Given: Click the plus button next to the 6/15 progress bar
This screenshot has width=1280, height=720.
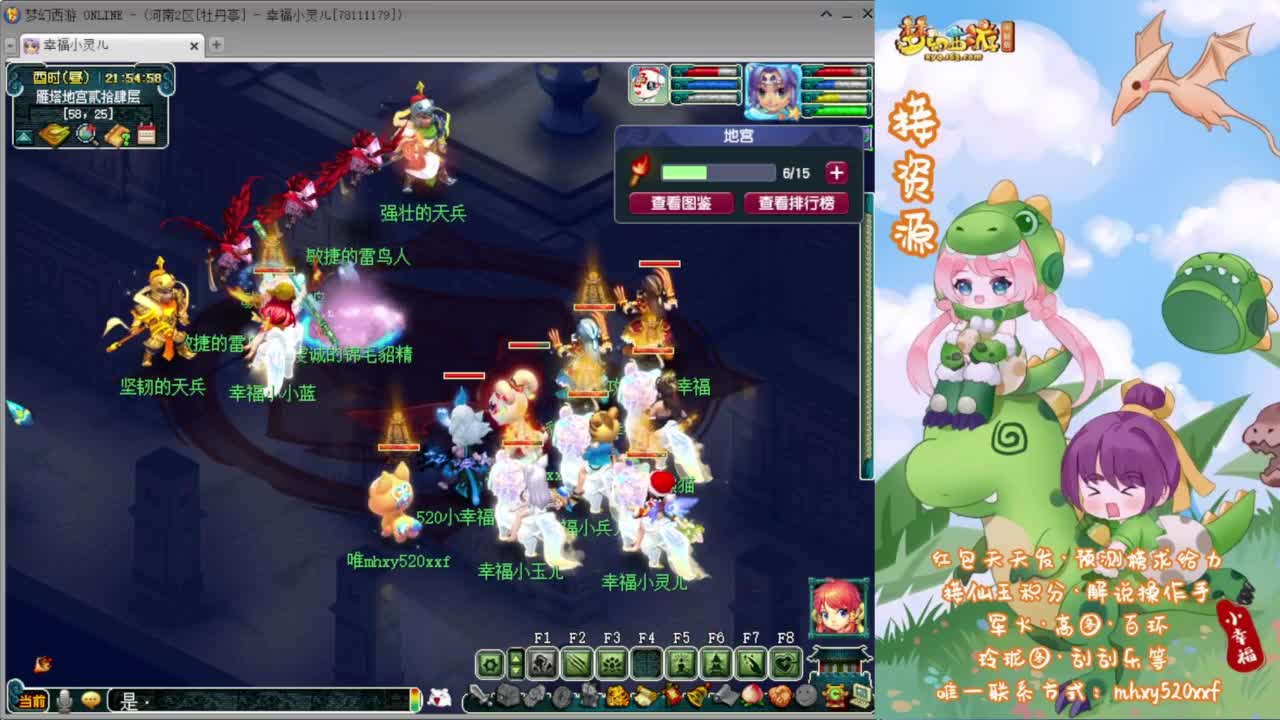Looking at the screenshot, I should point(836,171).
